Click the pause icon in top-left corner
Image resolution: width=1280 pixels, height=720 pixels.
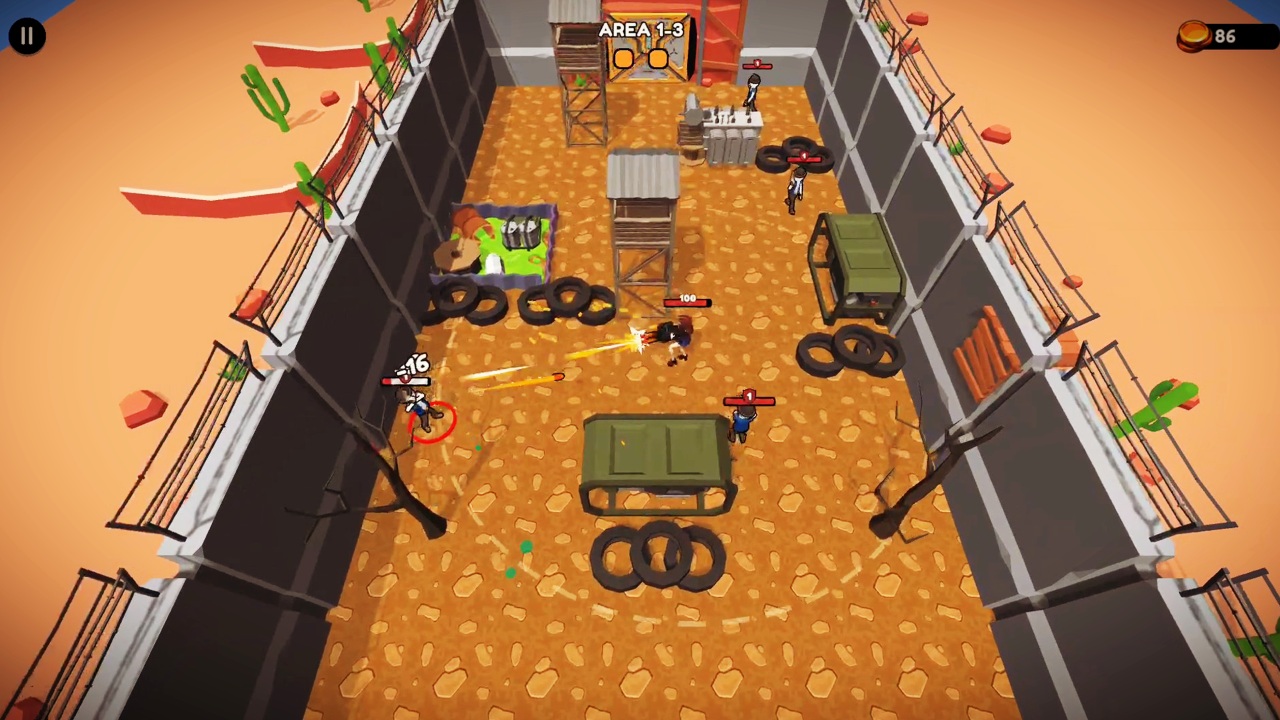click(26, 35)
